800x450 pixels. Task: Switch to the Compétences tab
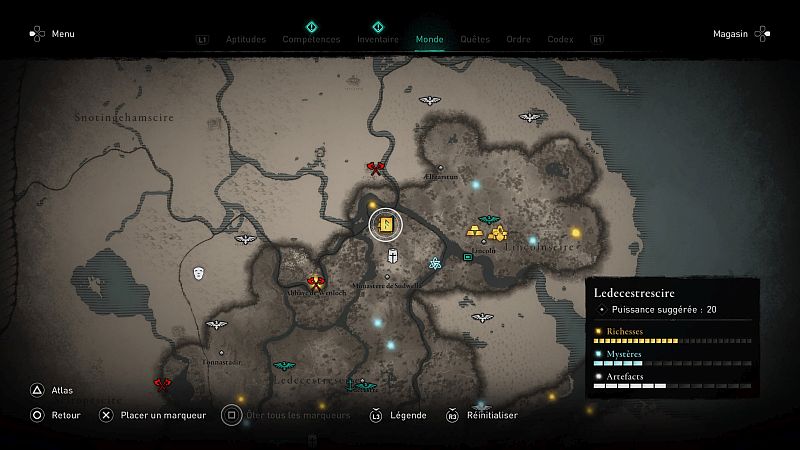tap(311, 39)
